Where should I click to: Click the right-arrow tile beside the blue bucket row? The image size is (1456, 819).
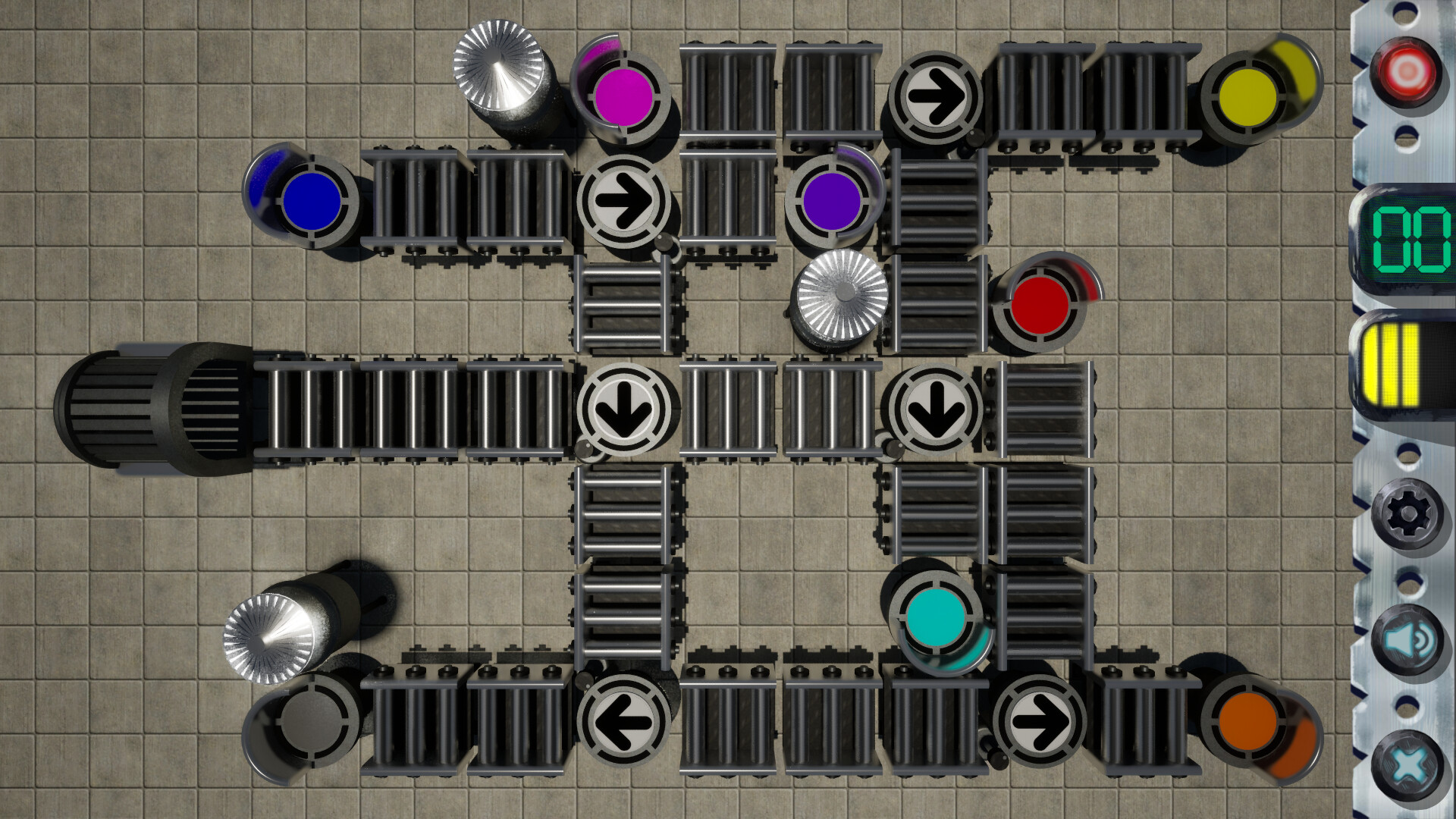pyautogui.click(x=625, y=201)
